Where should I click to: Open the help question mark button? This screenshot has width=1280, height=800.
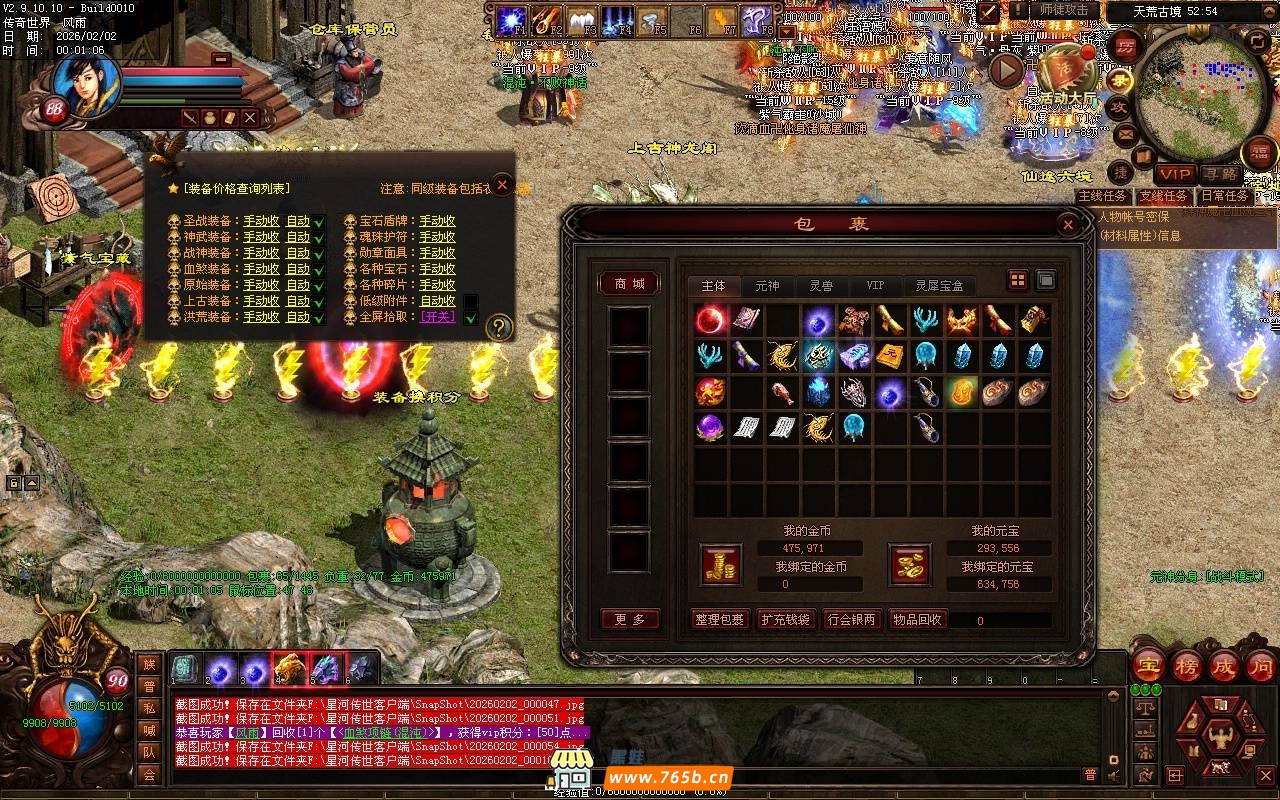click(x=498, y=327)
